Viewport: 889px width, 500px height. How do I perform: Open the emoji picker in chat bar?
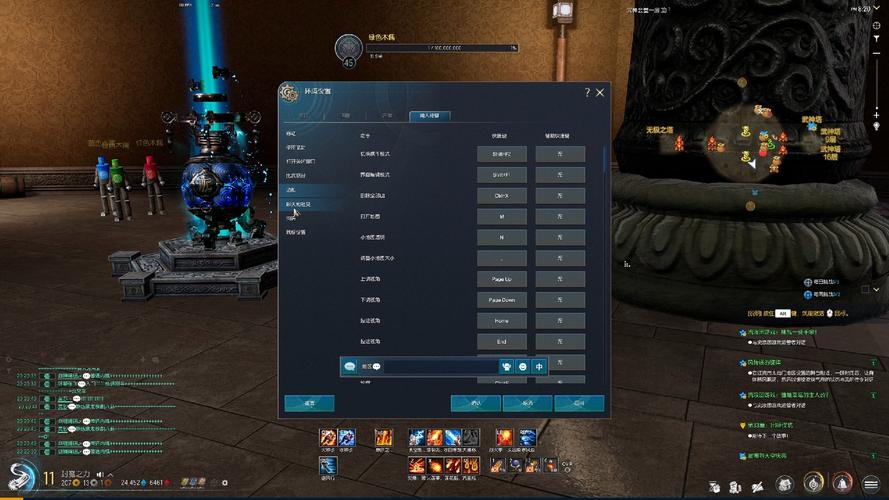(523, 367)
